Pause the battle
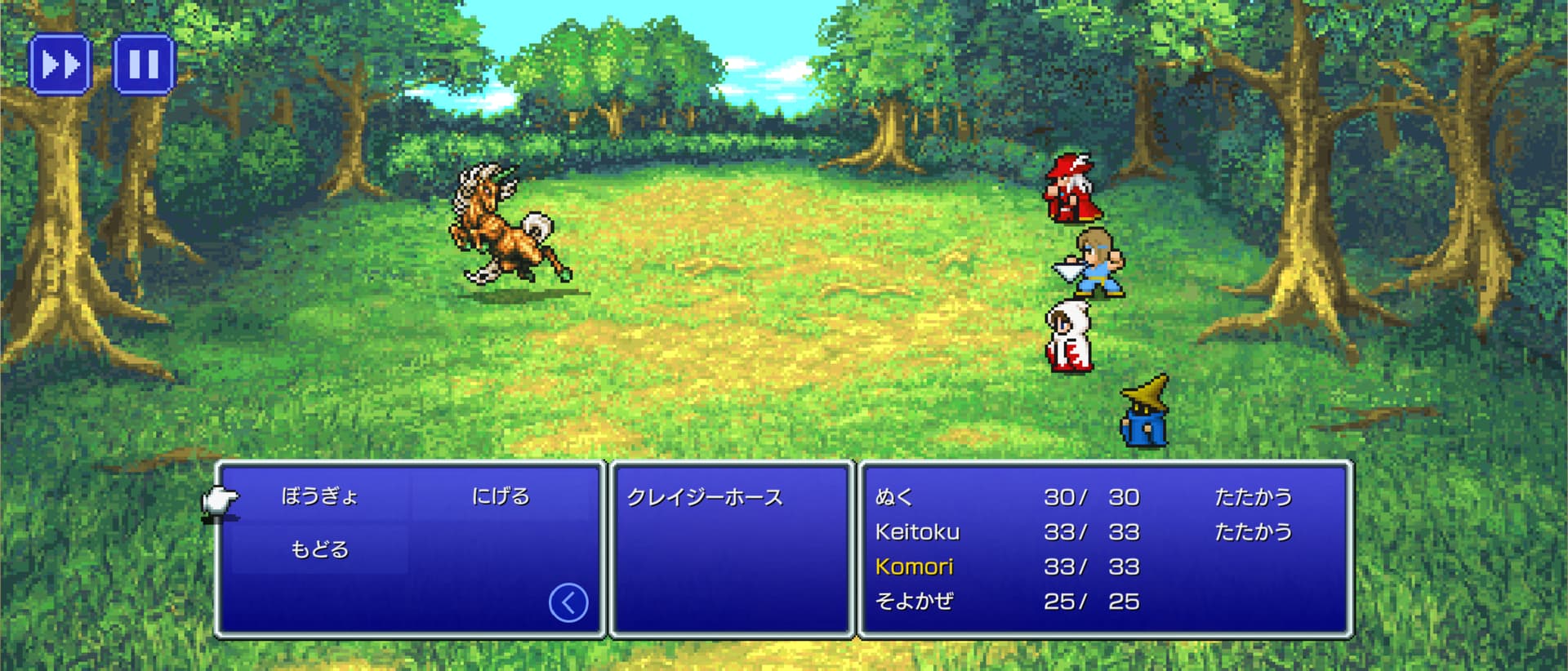This screenshot has height=671, width=1568. point(144,64)
